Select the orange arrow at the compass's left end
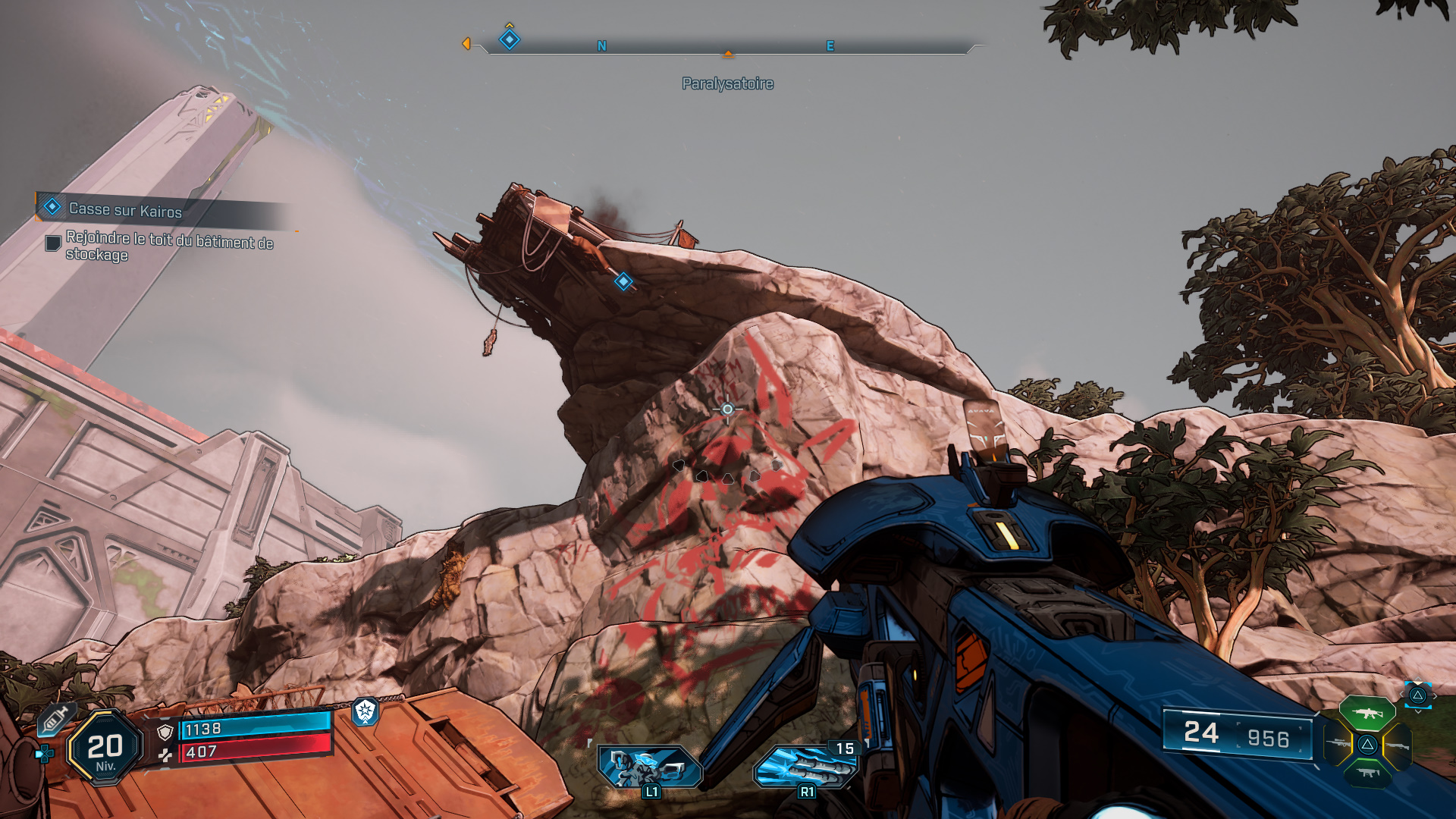 (x=466, y=44)
